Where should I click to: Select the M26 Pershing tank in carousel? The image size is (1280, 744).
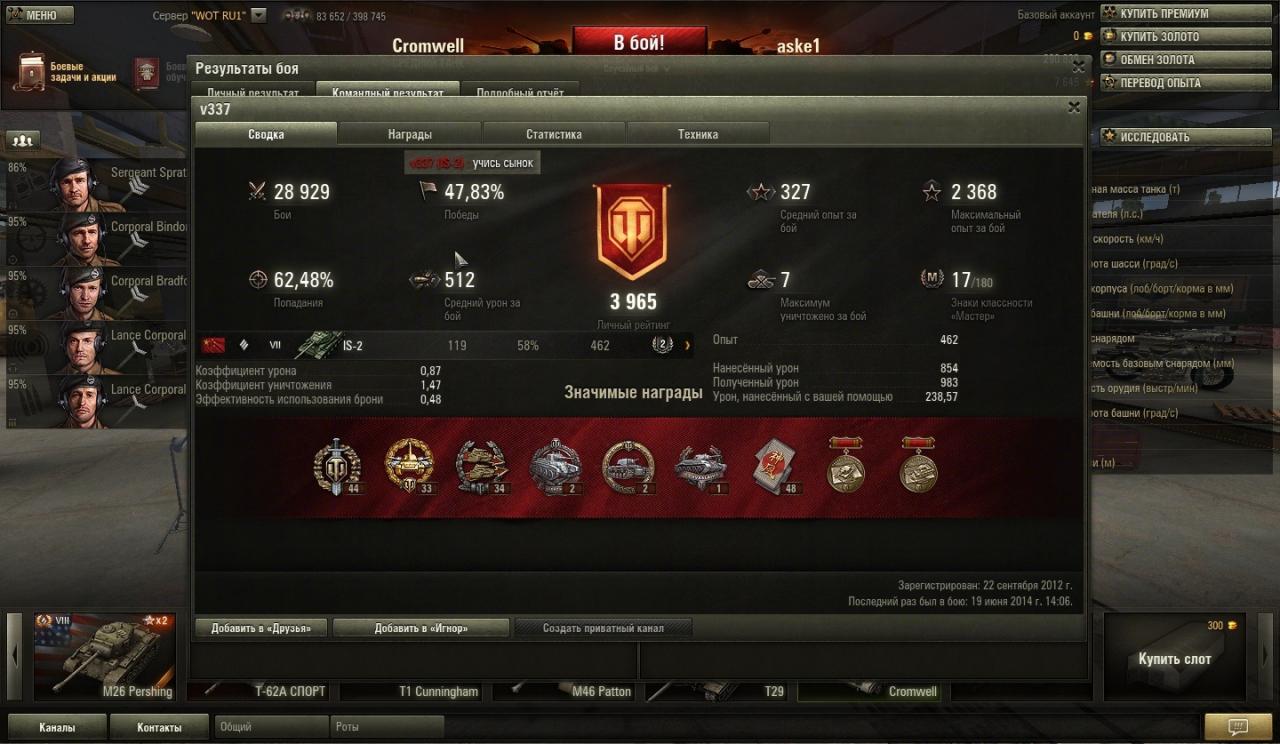tap(105, 656)
